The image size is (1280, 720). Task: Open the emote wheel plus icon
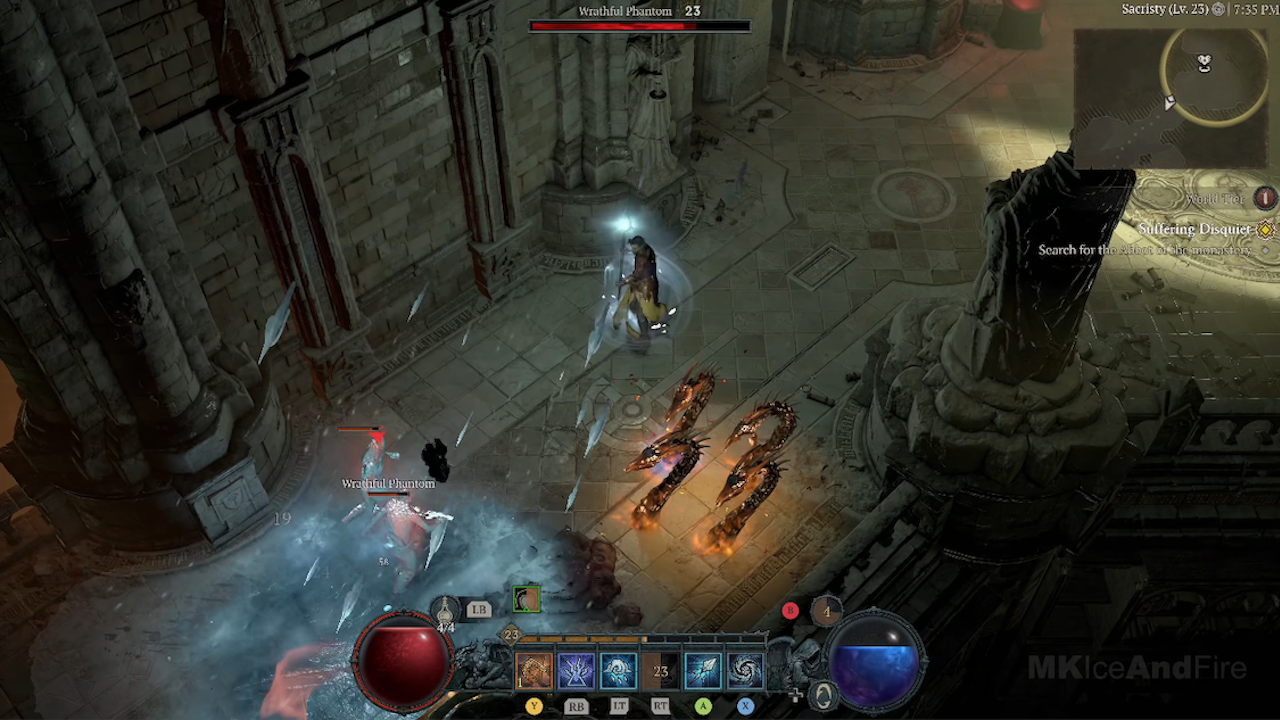pos(795,694)
